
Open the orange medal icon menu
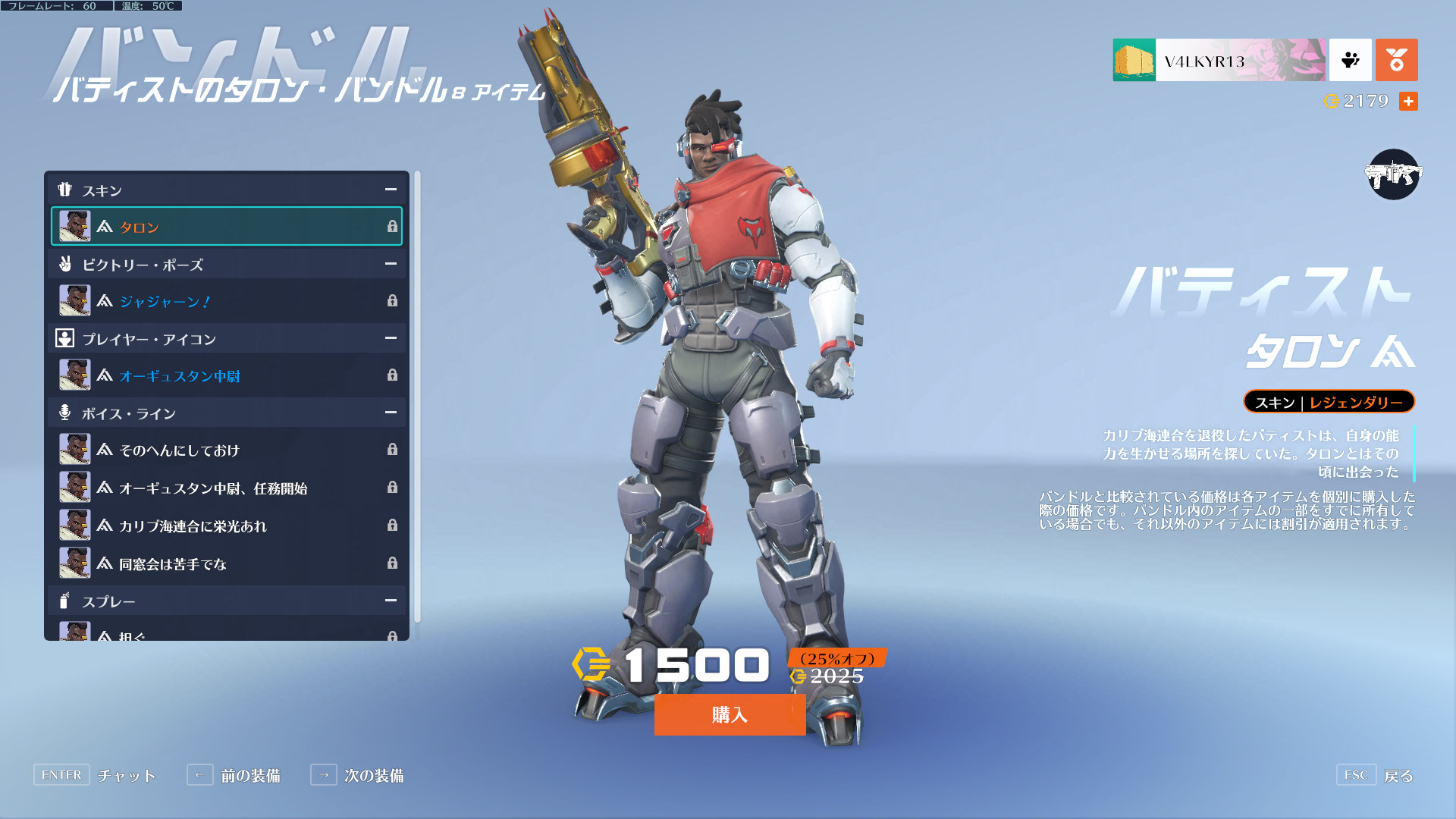click(1396, 60)
